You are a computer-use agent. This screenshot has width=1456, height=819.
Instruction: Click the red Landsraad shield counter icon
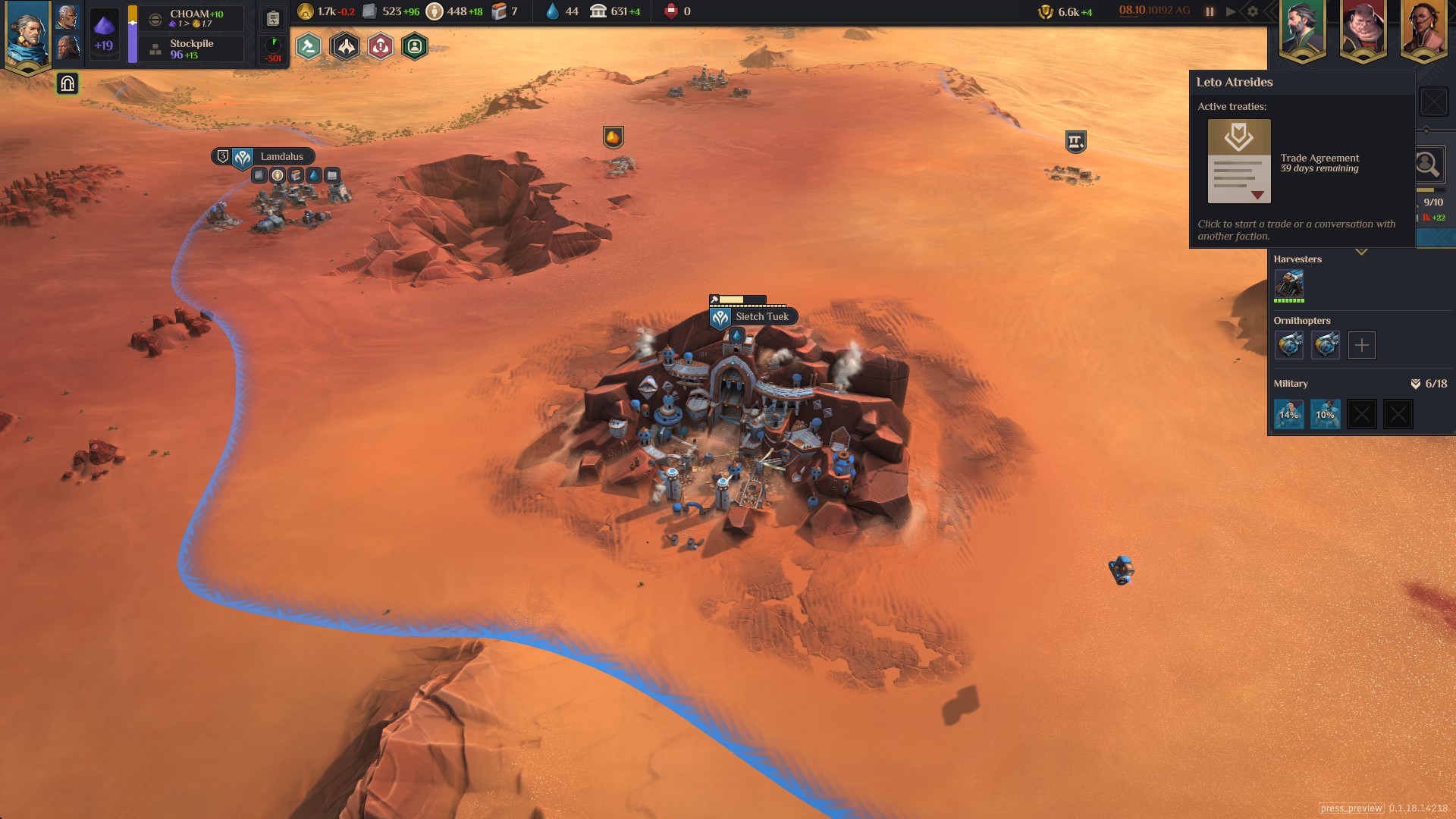670,11
